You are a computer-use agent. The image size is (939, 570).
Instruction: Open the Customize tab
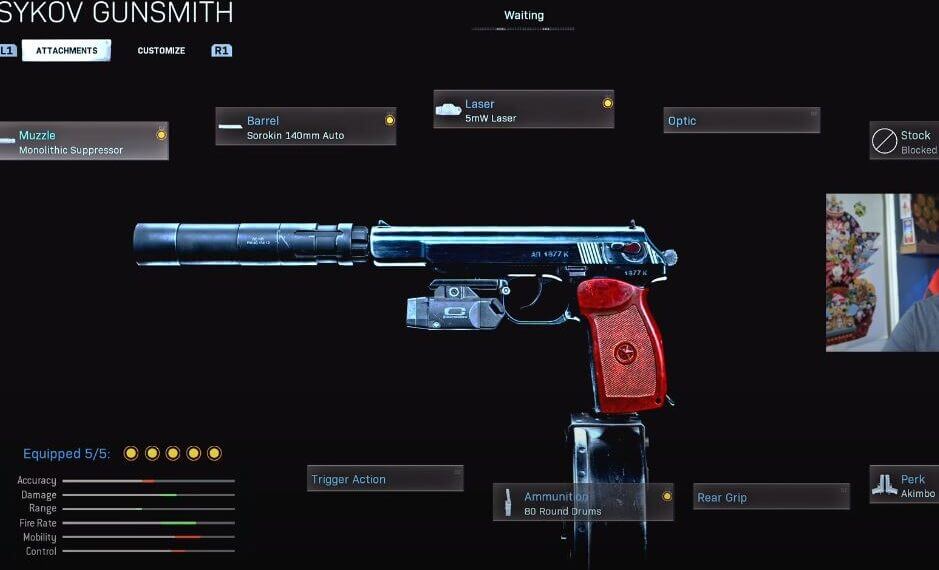pyautogui.click(x=161, y=50)
